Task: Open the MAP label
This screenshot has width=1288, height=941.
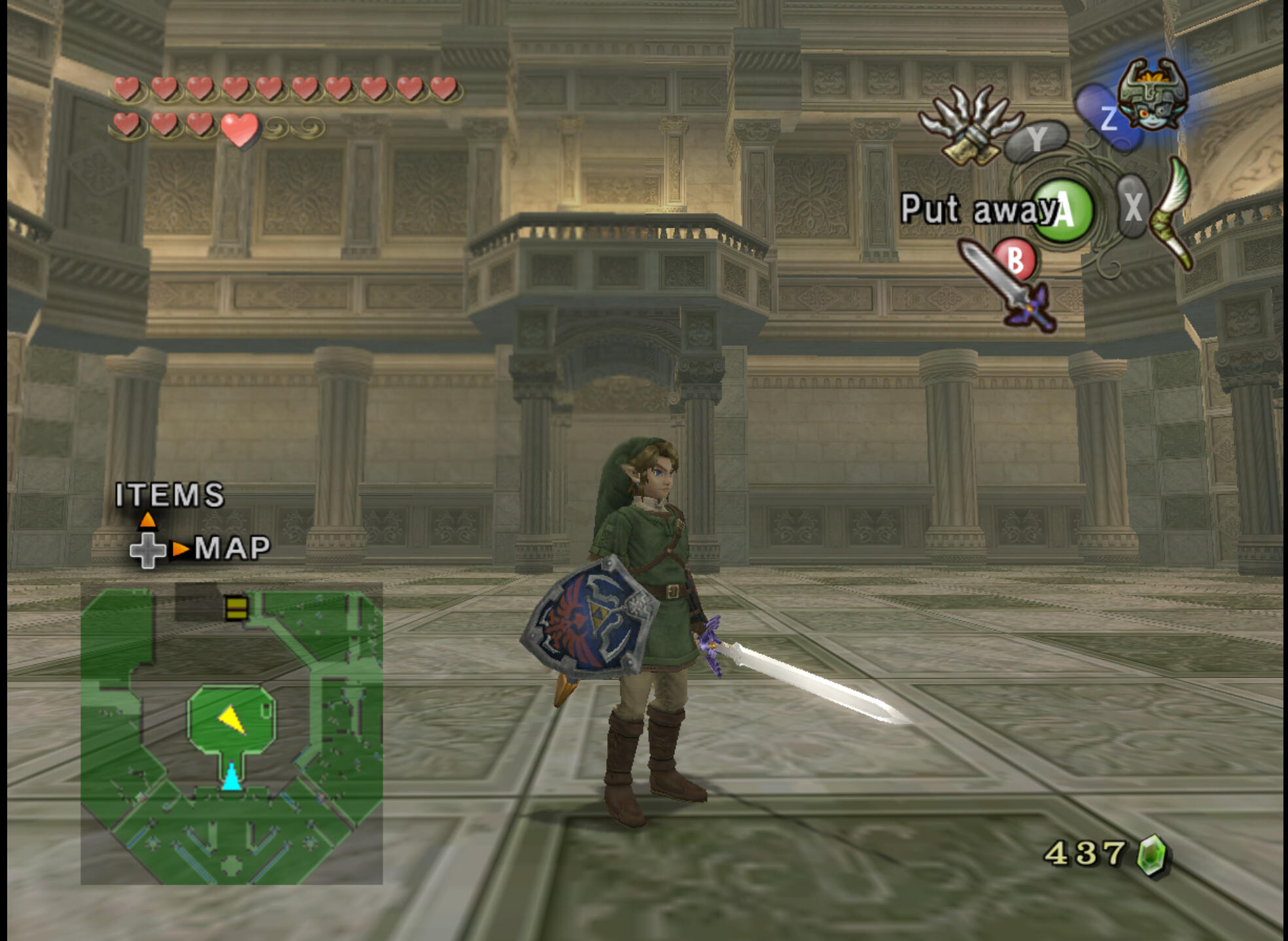Action: point(232,548)
